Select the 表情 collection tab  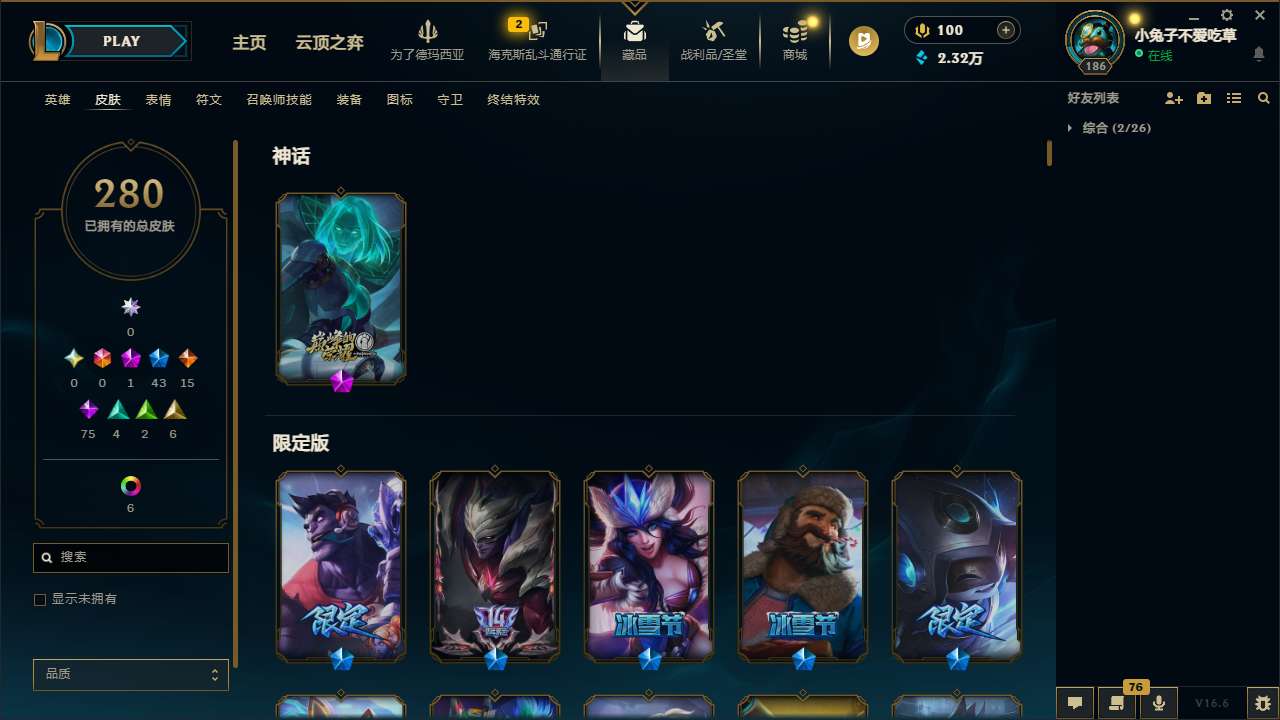[157, 100]
